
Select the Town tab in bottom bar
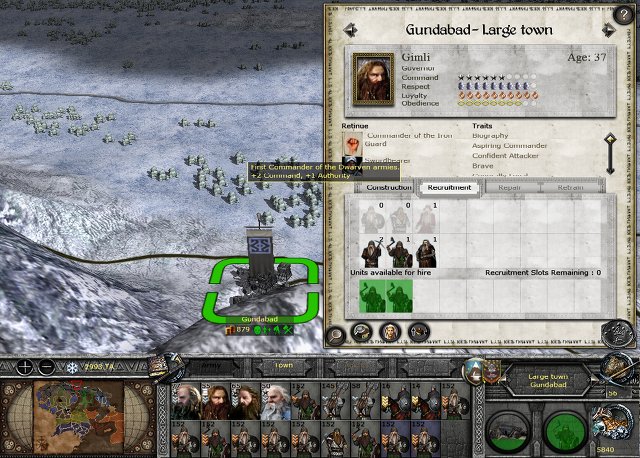click(x=284, y=365)
